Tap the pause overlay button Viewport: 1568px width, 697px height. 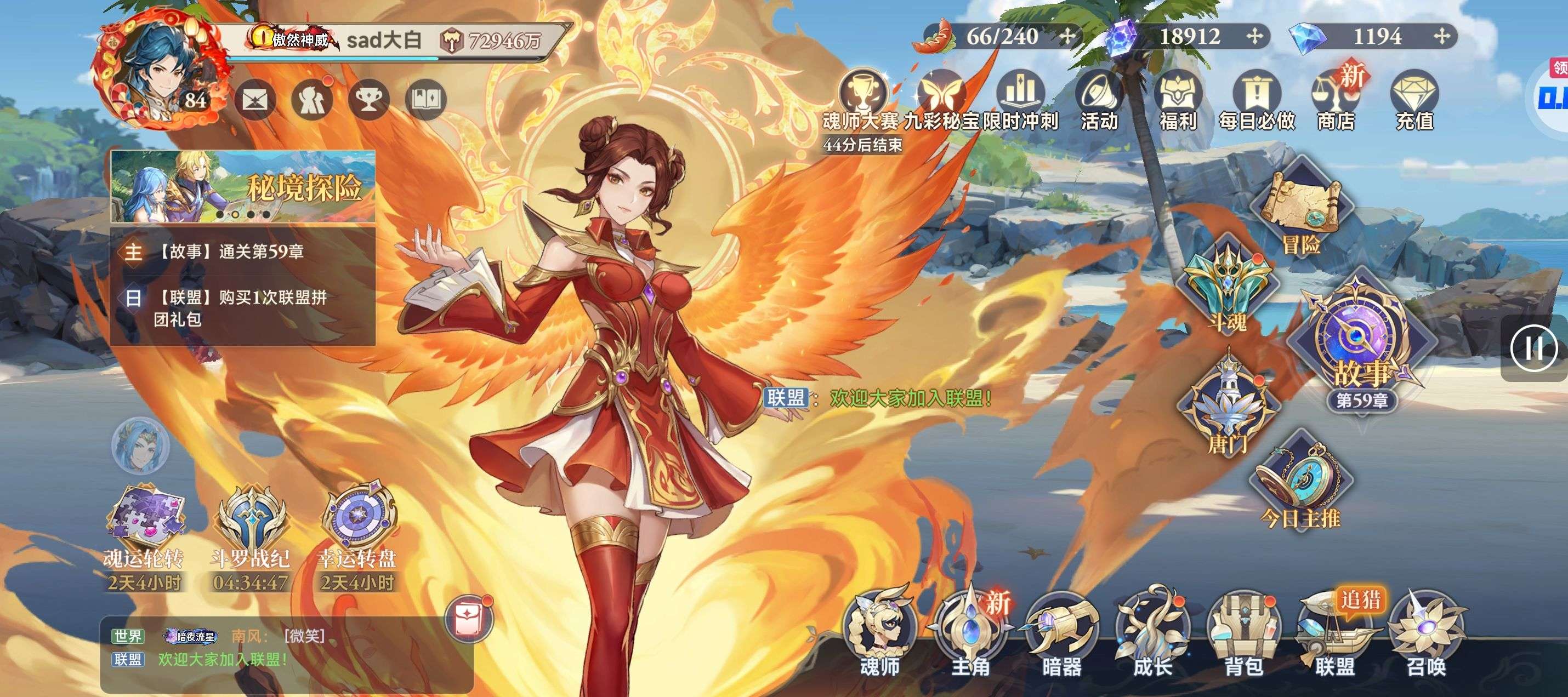1534,348
